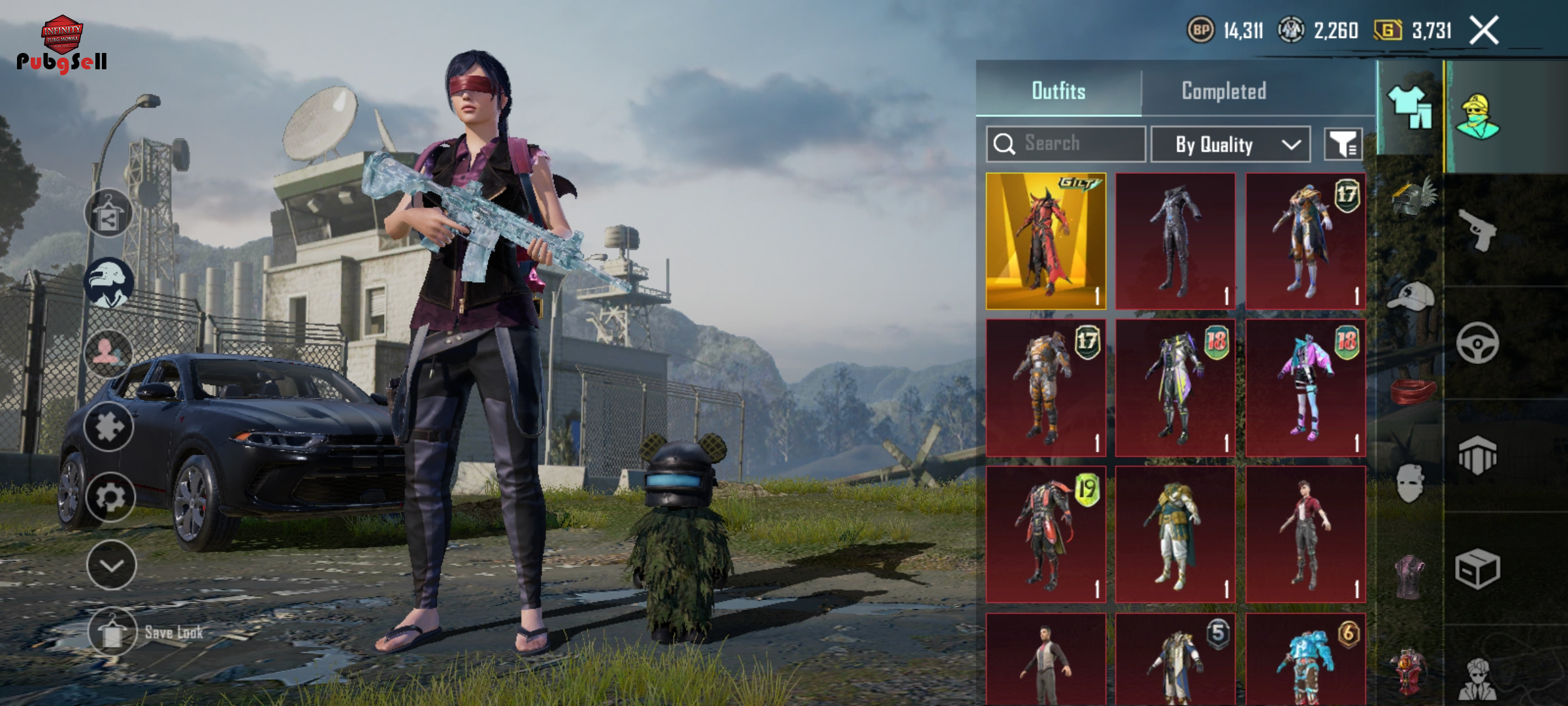Close the inventory with the X

pyautogui.click(x=1484, y=30)
